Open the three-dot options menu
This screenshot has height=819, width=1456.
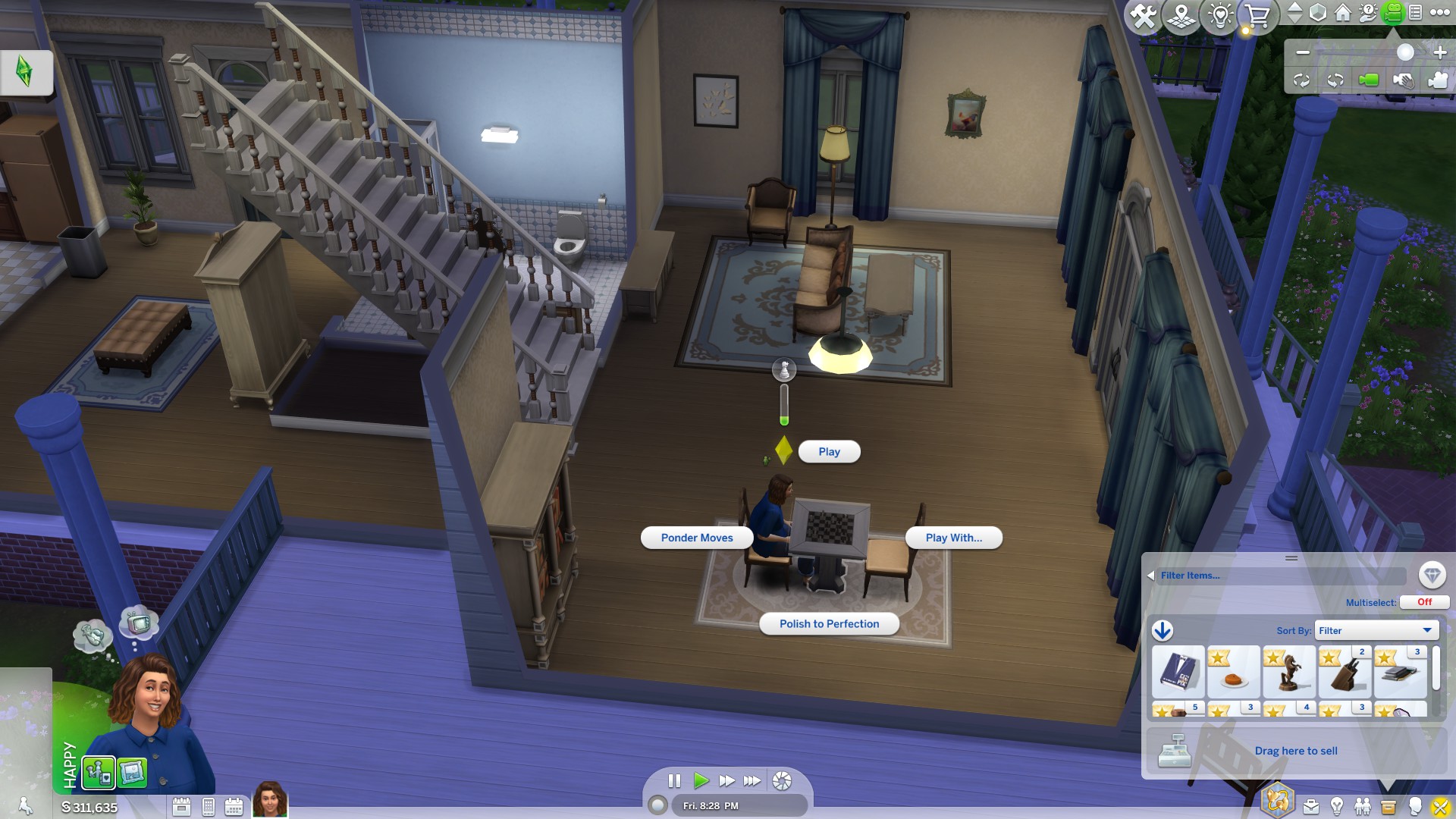point(1440,14)
